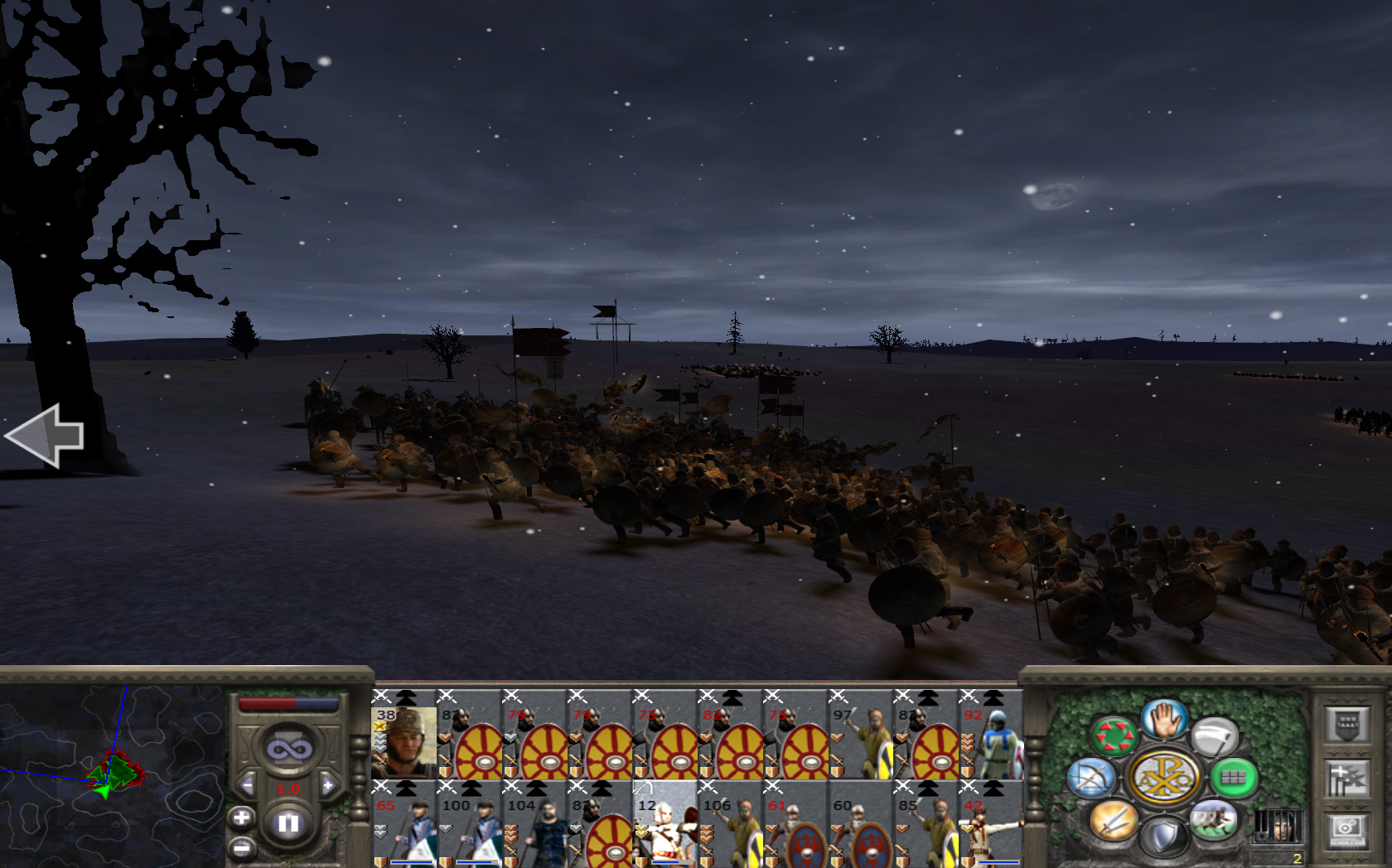Activate the halt order hand button
This screenshot has width=1392, height=868.
click(x=1164, y=718)
